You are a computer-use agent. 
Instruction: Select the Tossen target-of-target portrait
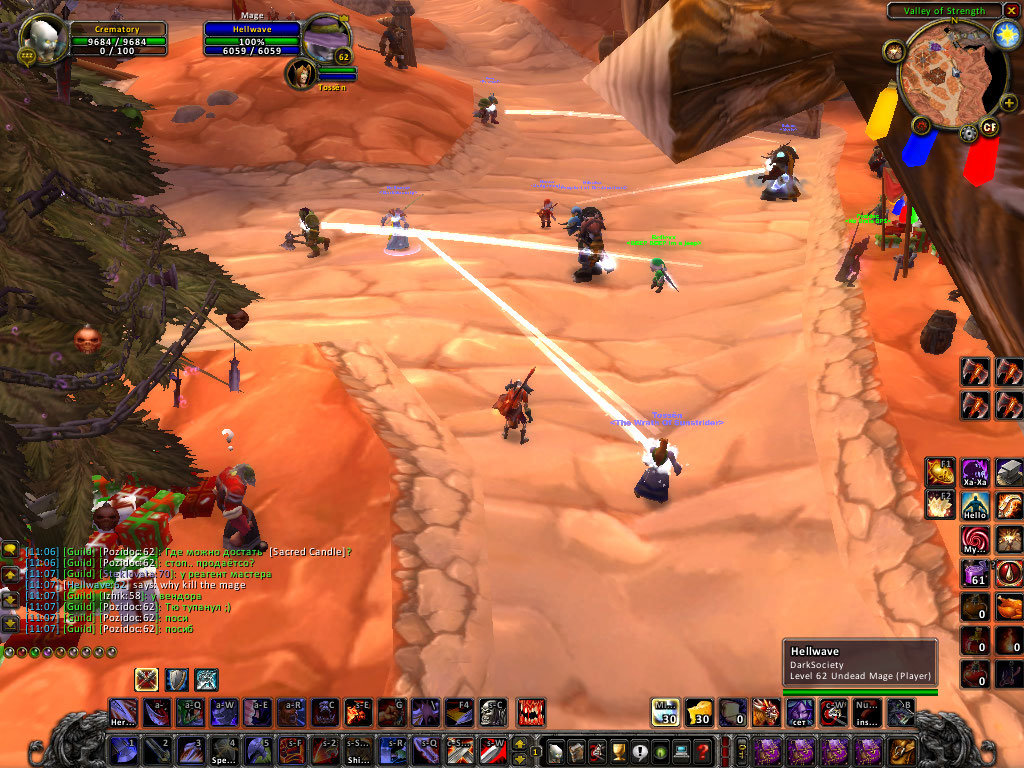[x=299, y=73]
